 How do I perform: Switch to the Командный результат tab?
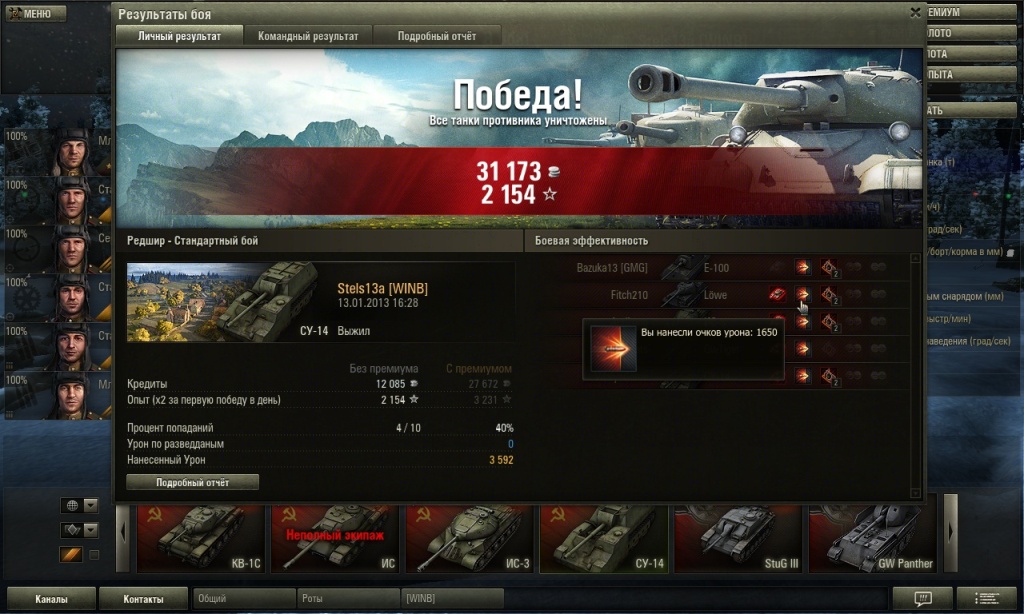tap(308, 36)
